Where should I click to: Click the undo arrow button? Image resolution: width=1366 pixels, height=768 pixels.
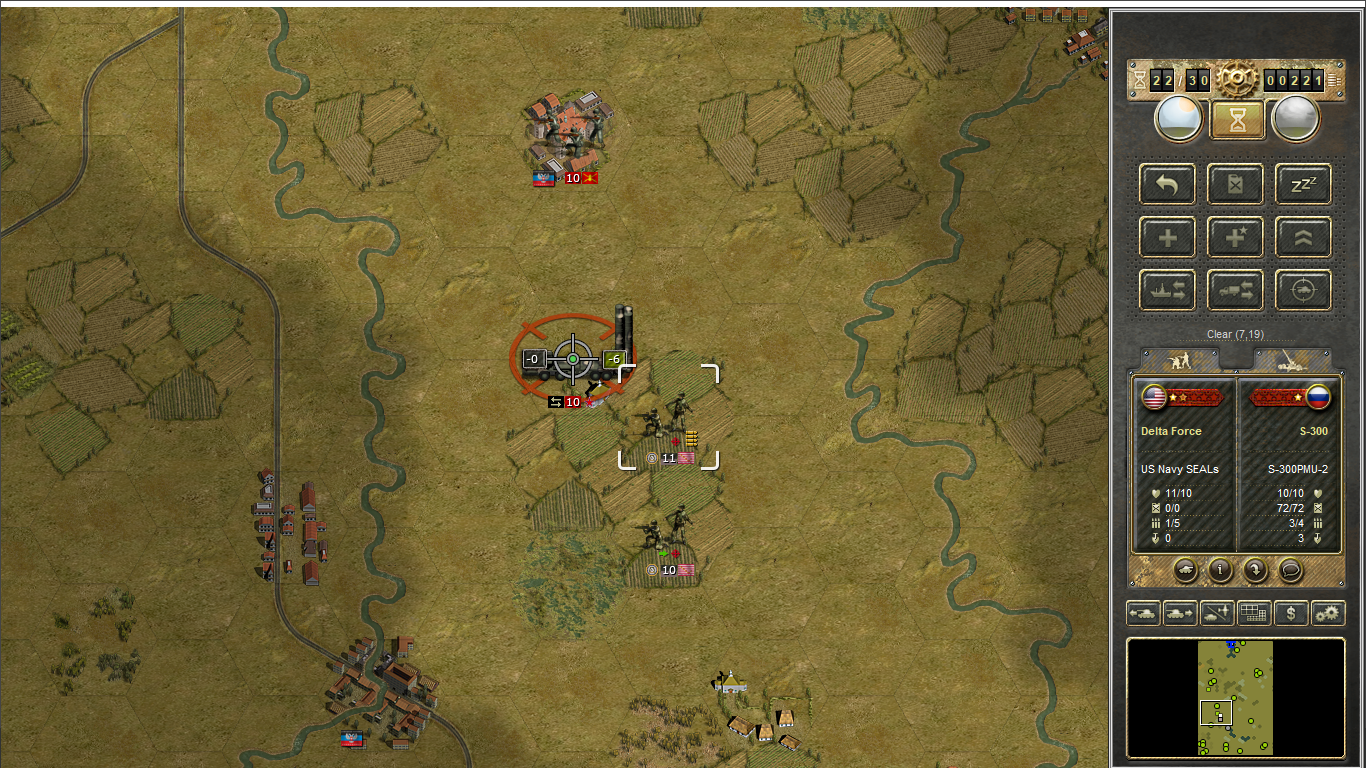coord(1167,184)
